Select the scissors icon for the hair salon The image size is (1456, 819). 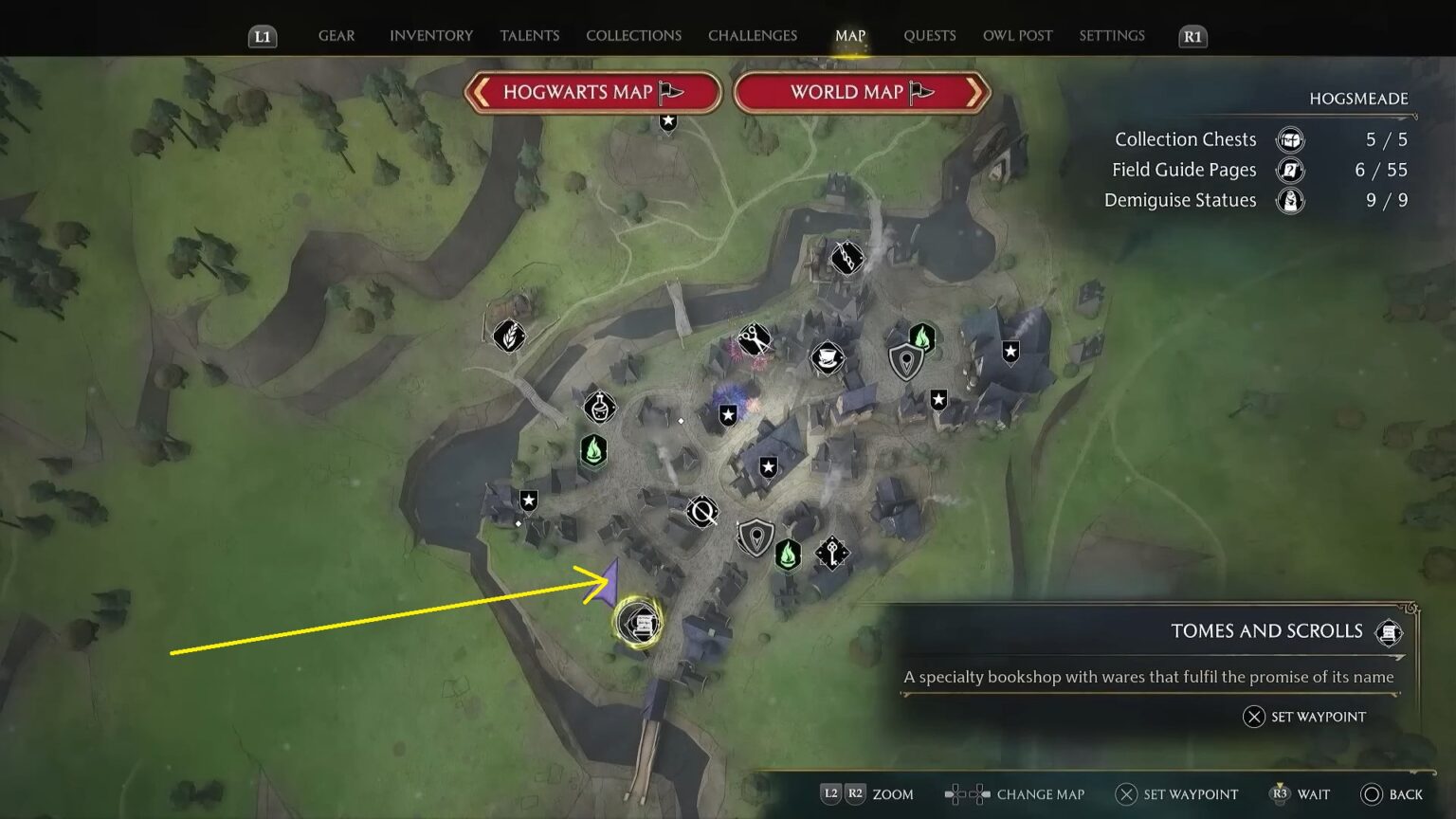coord(754,338)
